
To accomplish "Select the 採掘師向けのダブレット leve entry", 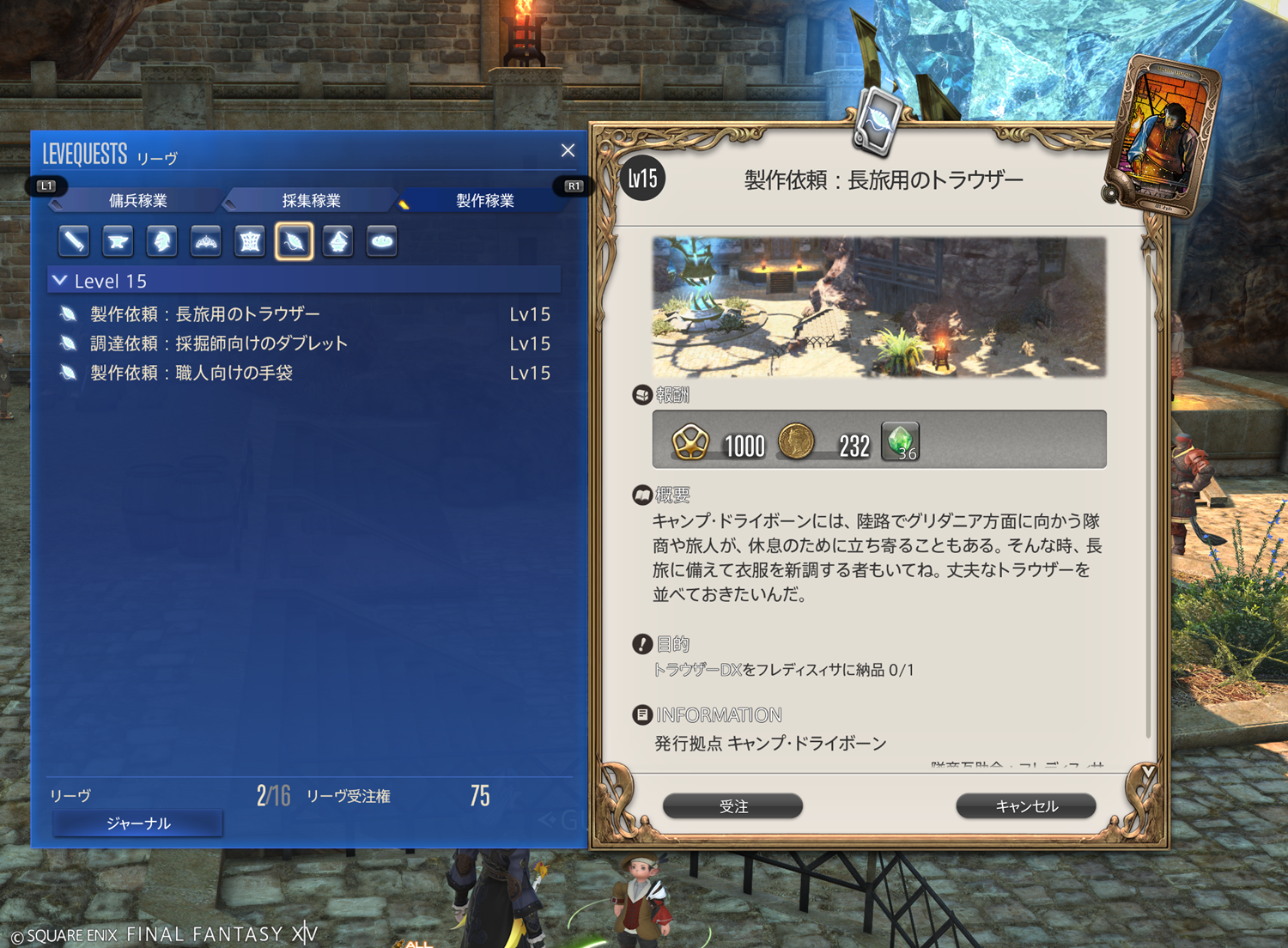I will point(219,343).
